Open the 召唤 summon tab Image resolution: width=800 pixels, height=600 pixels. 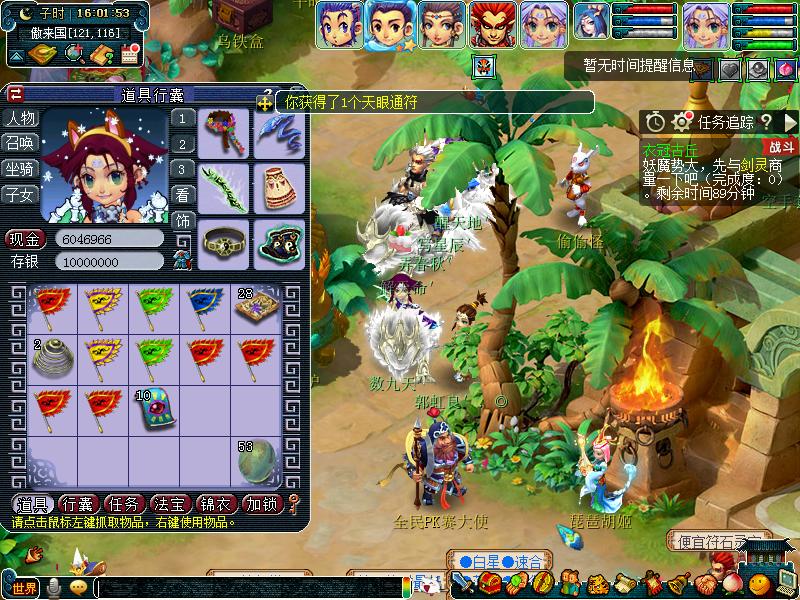(20, 143)
